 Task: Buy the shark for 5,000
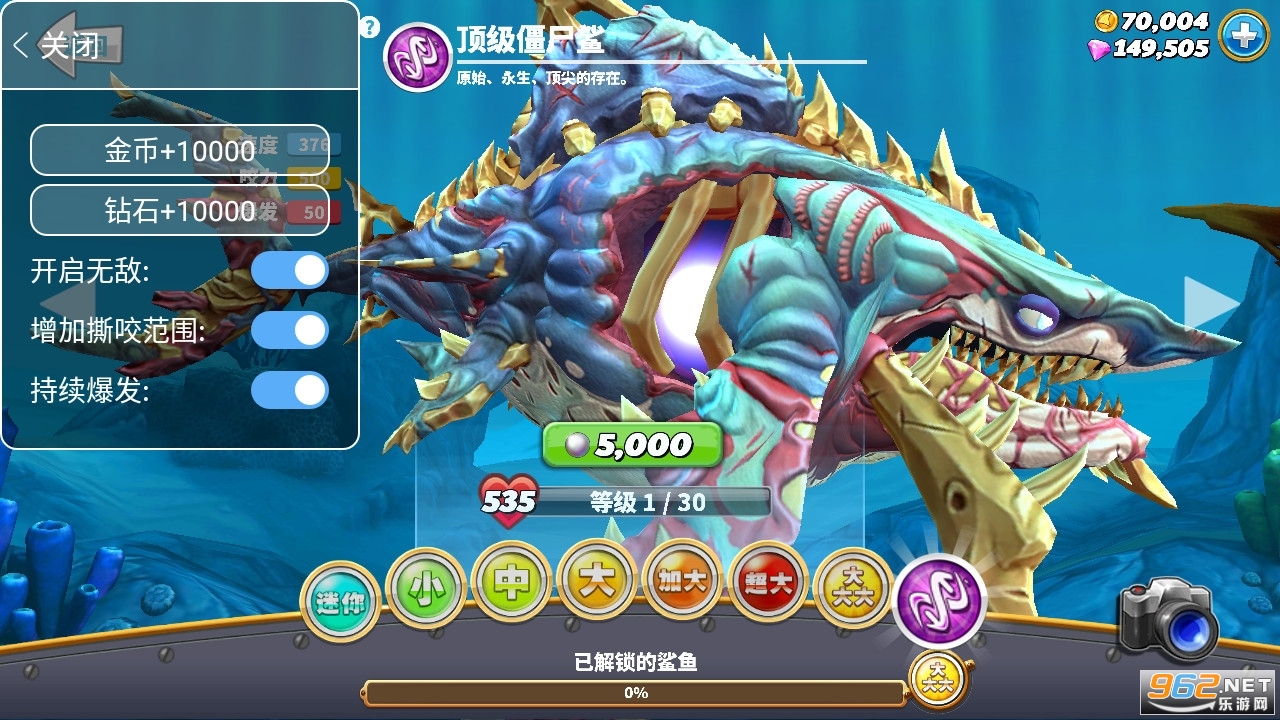tap(632, 445)
